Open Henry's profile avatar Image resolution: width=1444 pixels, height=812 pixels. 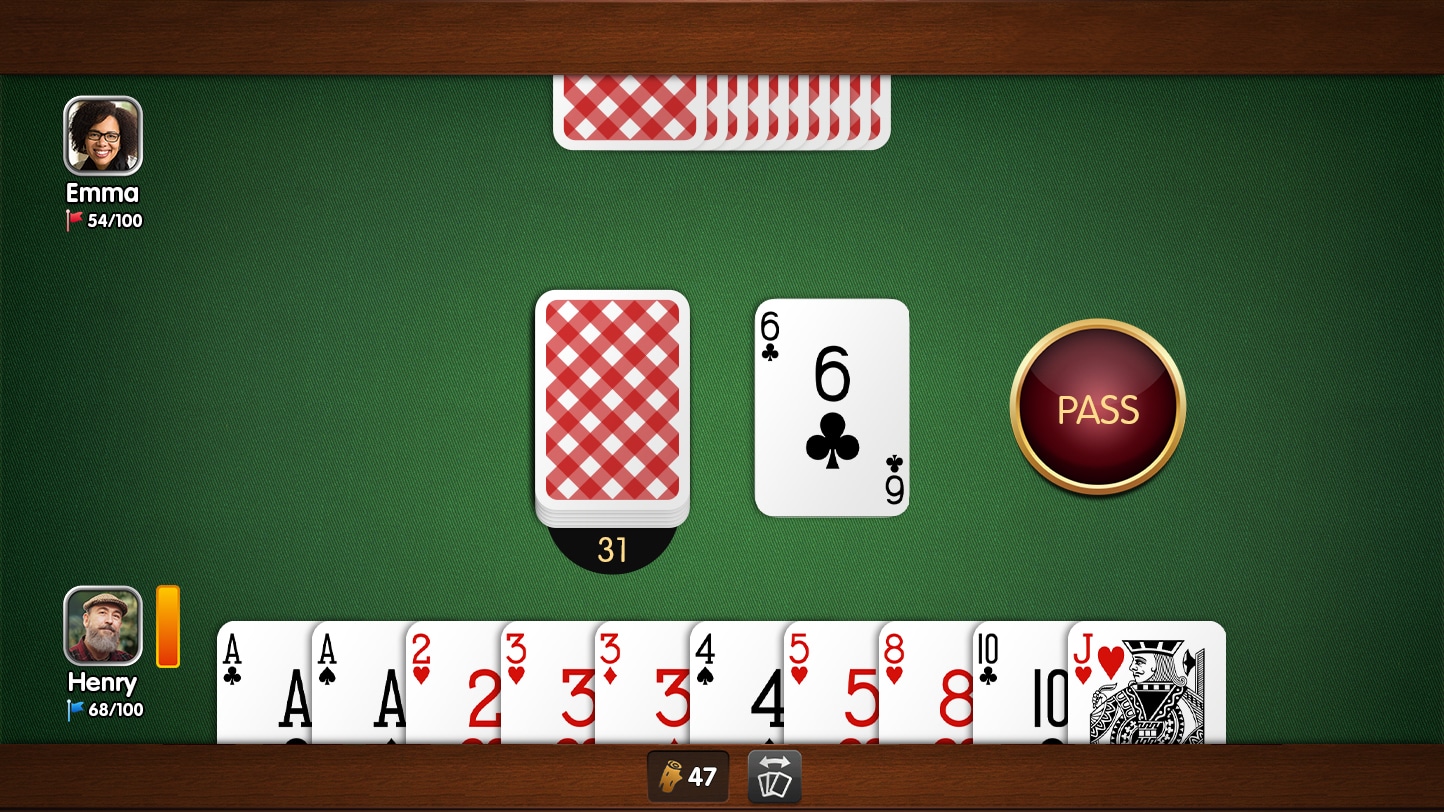[x=101, y=625]
